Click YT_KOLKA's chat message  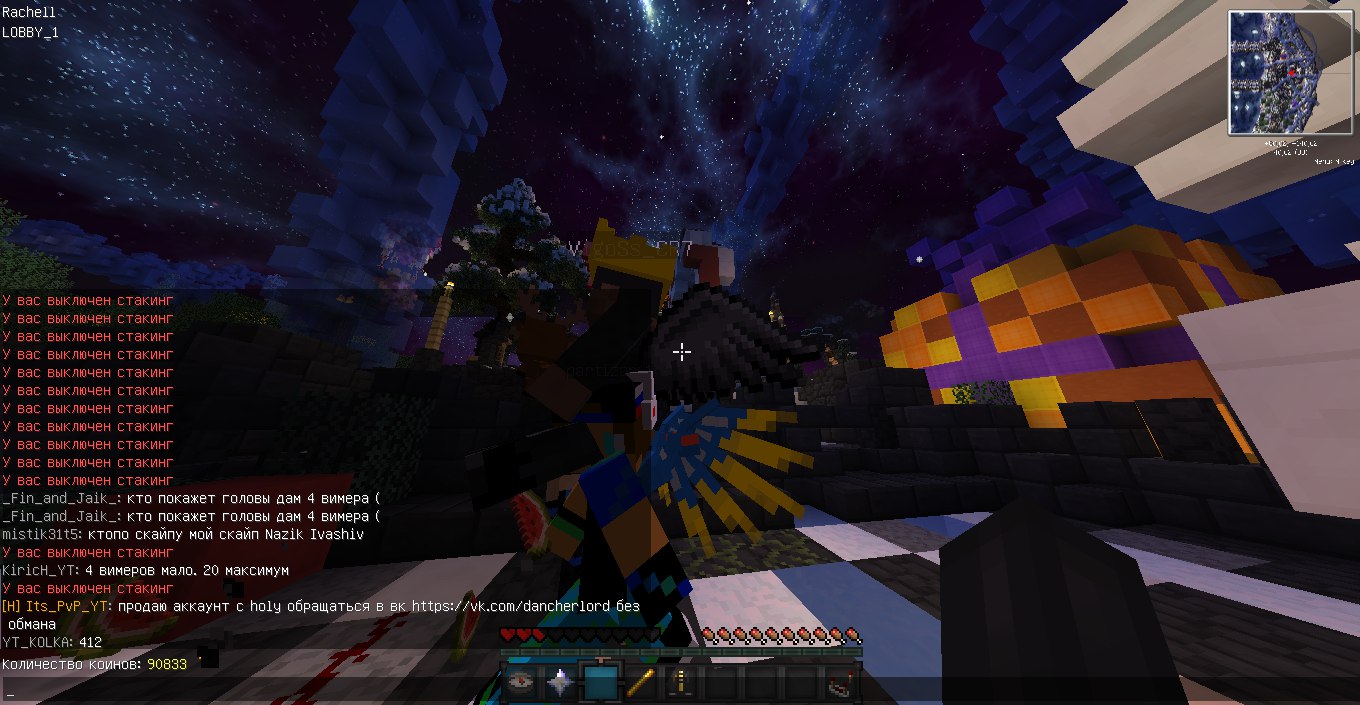[x=91, y=642]
